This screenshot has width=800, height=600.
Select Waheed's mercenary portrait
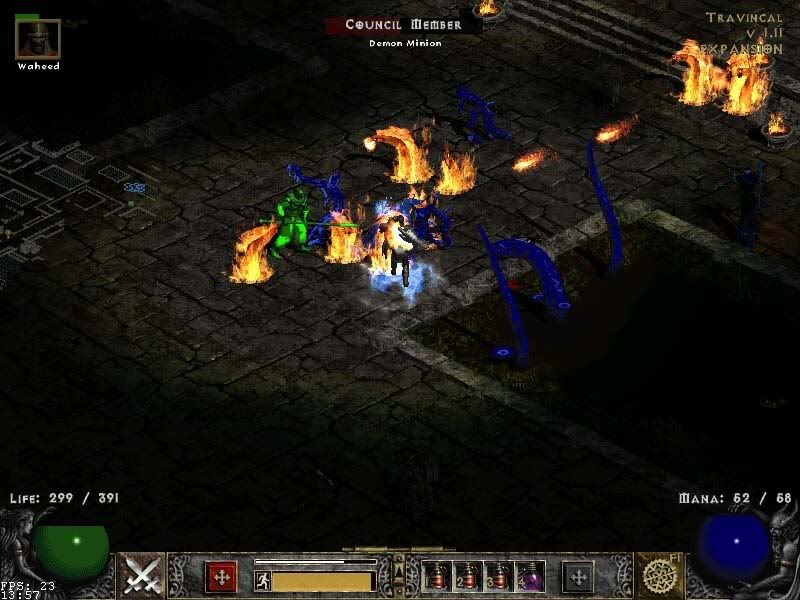click(x=38, y=39)
